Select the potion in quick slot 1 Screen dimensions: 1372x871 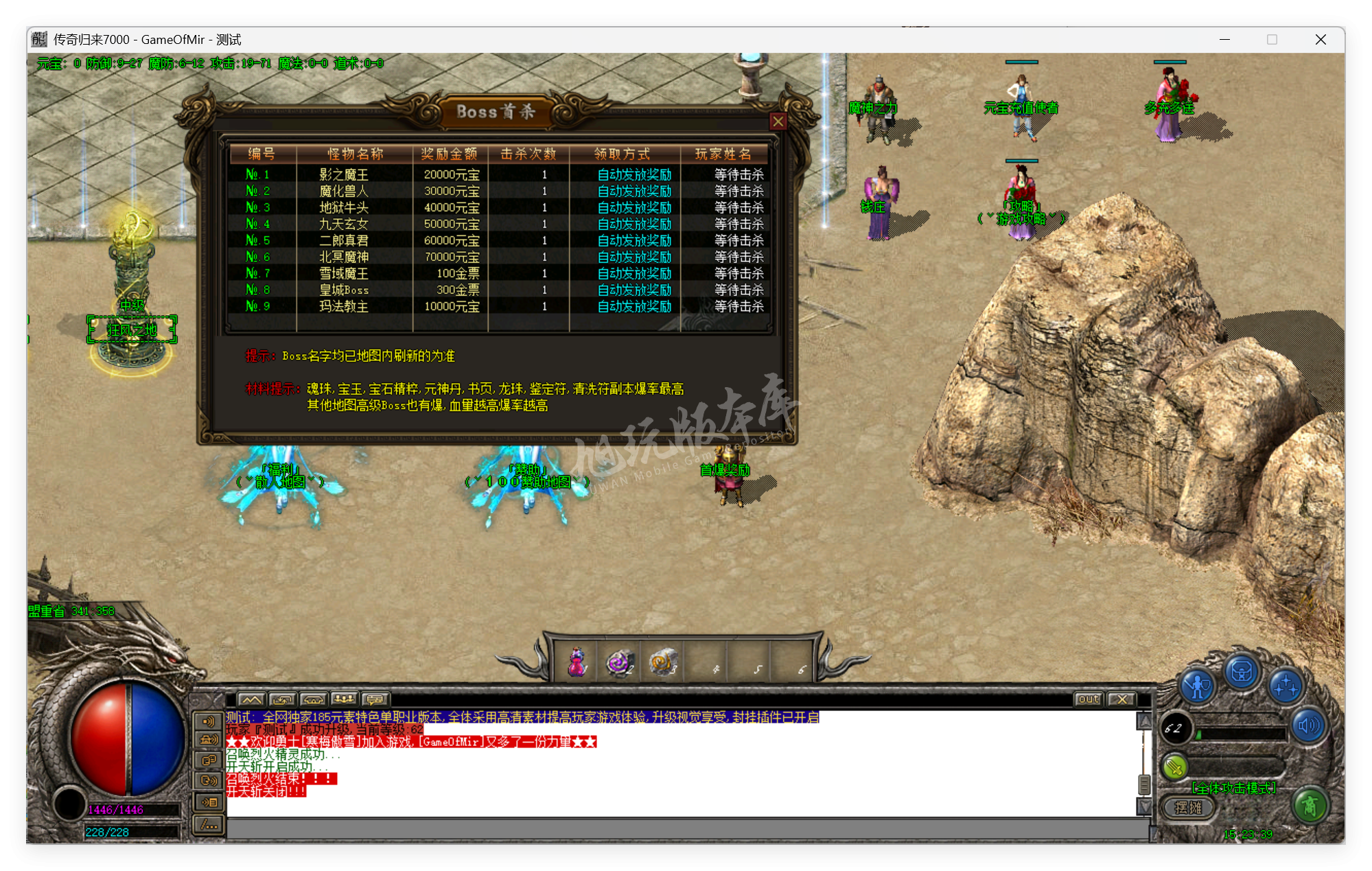click(x=577, y=662)
